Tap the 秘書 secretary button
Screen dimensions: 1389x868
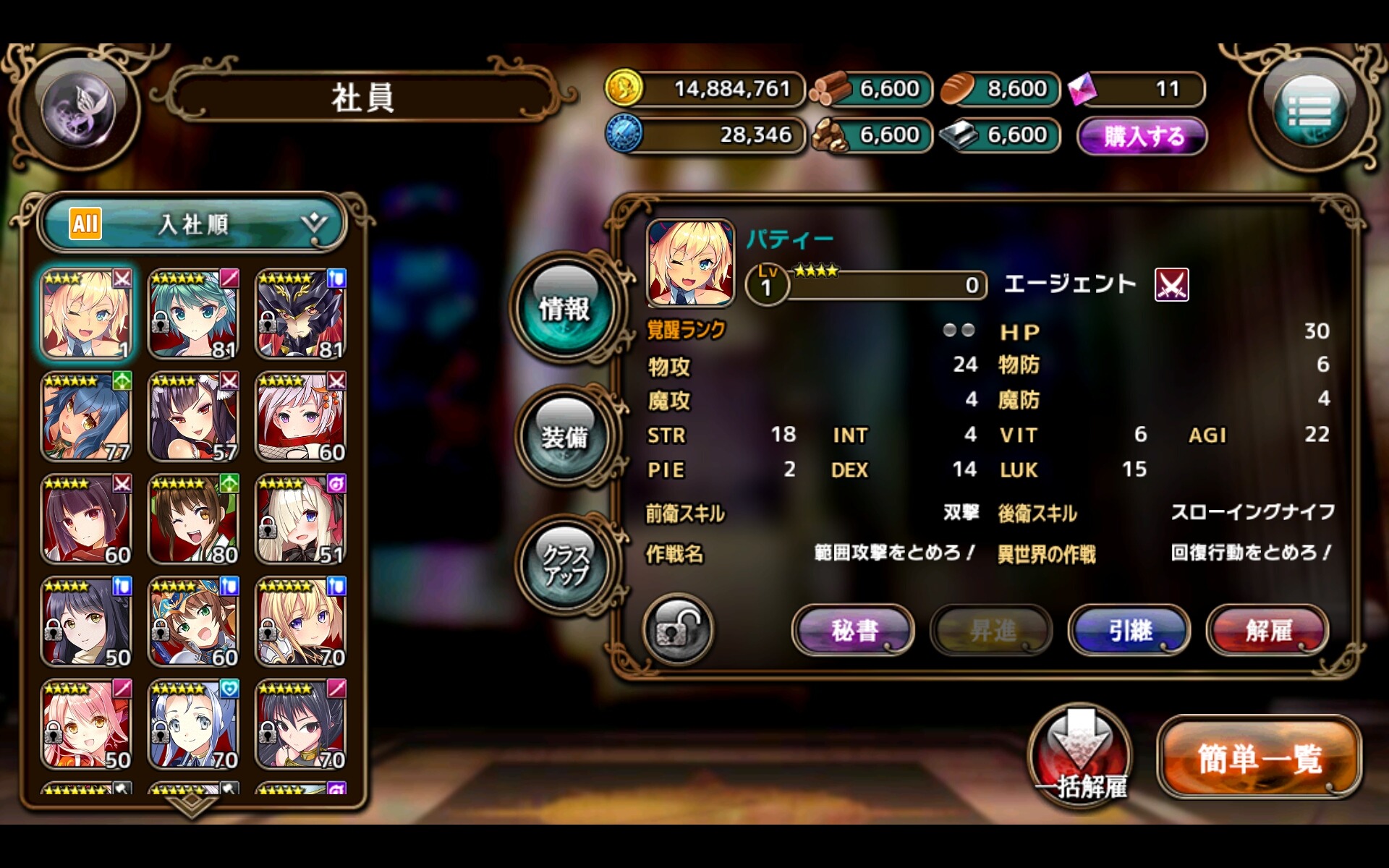point(854,630)
